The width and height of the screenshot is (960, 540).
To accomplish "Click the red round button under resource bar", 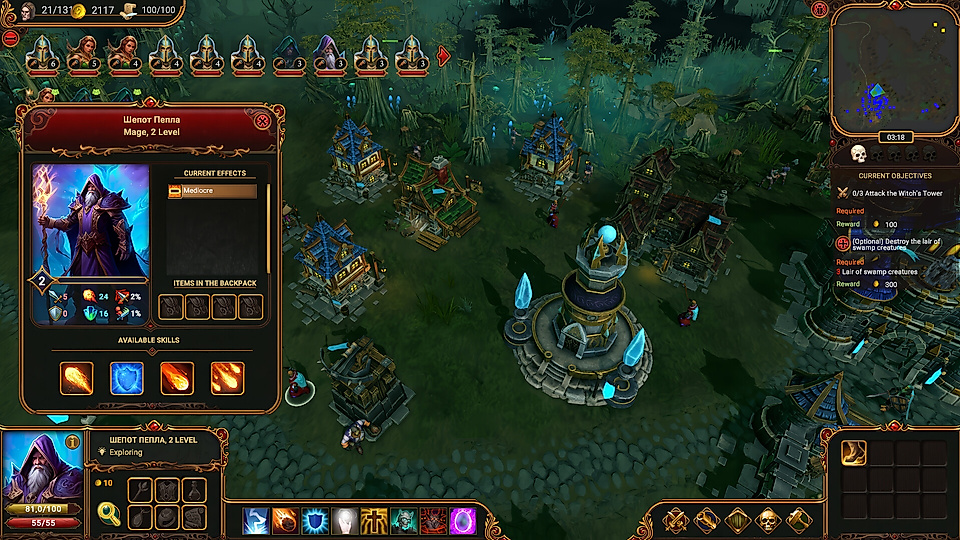I will tap(11, 38).
